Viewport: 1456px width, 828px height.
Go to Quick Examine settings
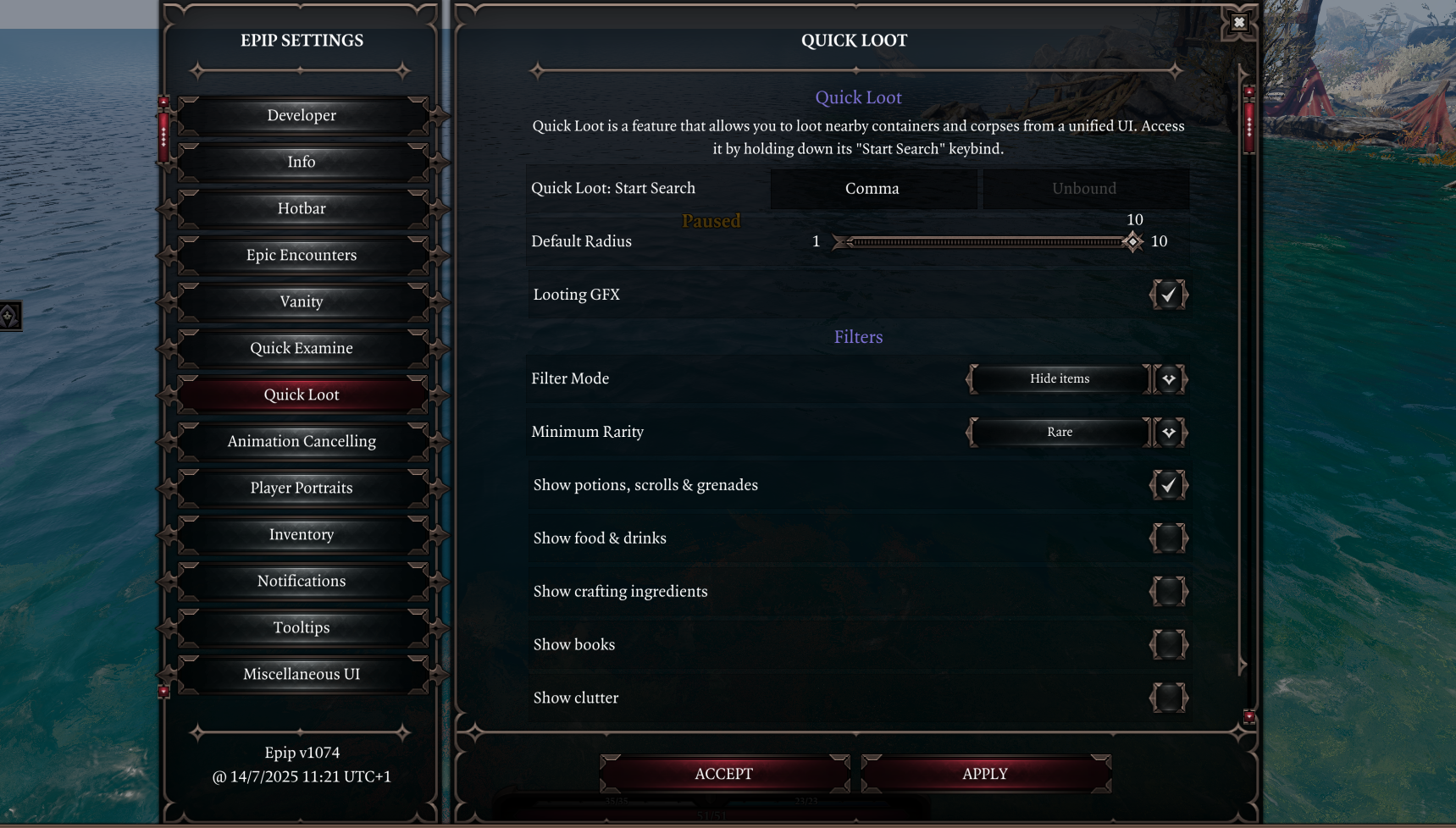pyautogui.click(x=302, y=348)
